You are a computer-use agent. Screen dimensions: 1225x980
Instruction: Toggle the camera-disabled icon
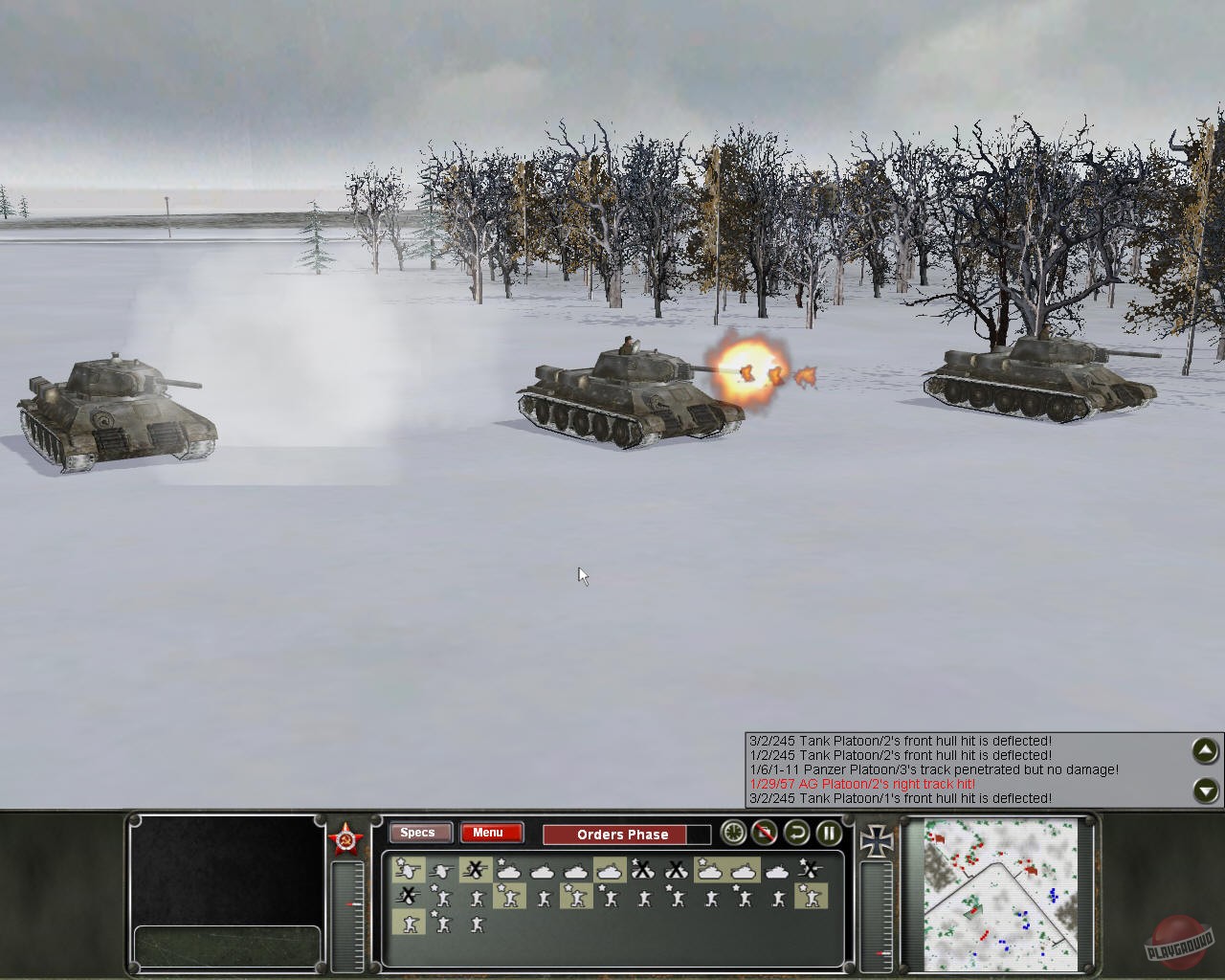tap(763, 835)
